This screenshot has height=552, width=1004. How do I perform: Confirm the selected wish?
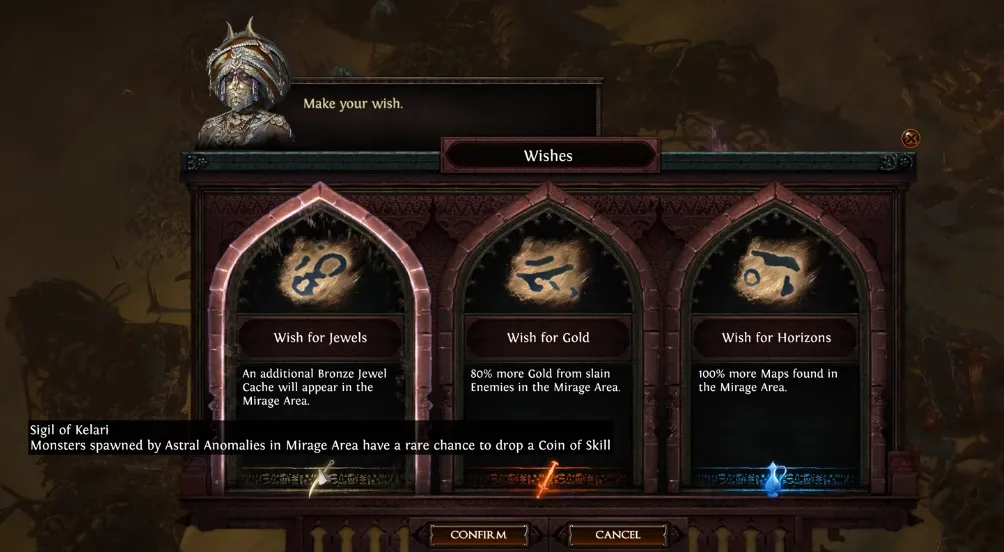pyautogui.click(x=478, y=535)
